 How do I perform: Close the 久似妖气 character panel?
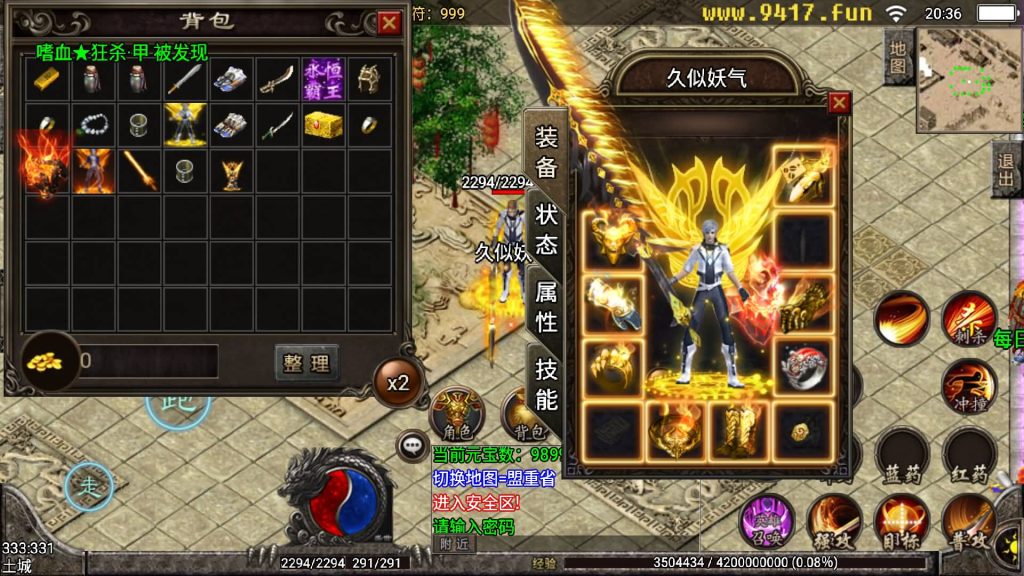(839, 102)
